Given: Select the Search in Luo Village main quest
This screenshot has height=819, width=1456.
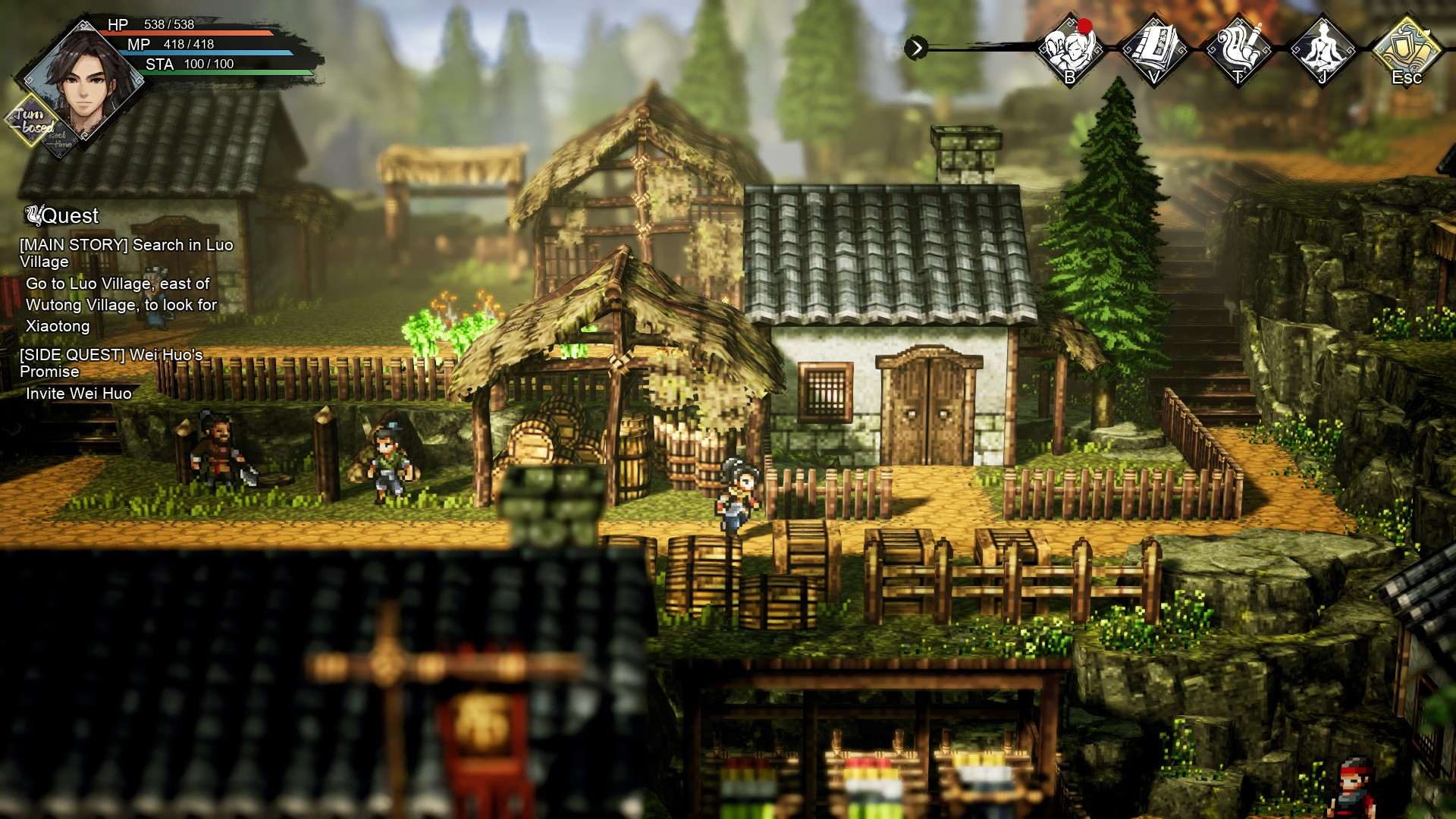Looking at the screenshot, I should pos(126,253).
